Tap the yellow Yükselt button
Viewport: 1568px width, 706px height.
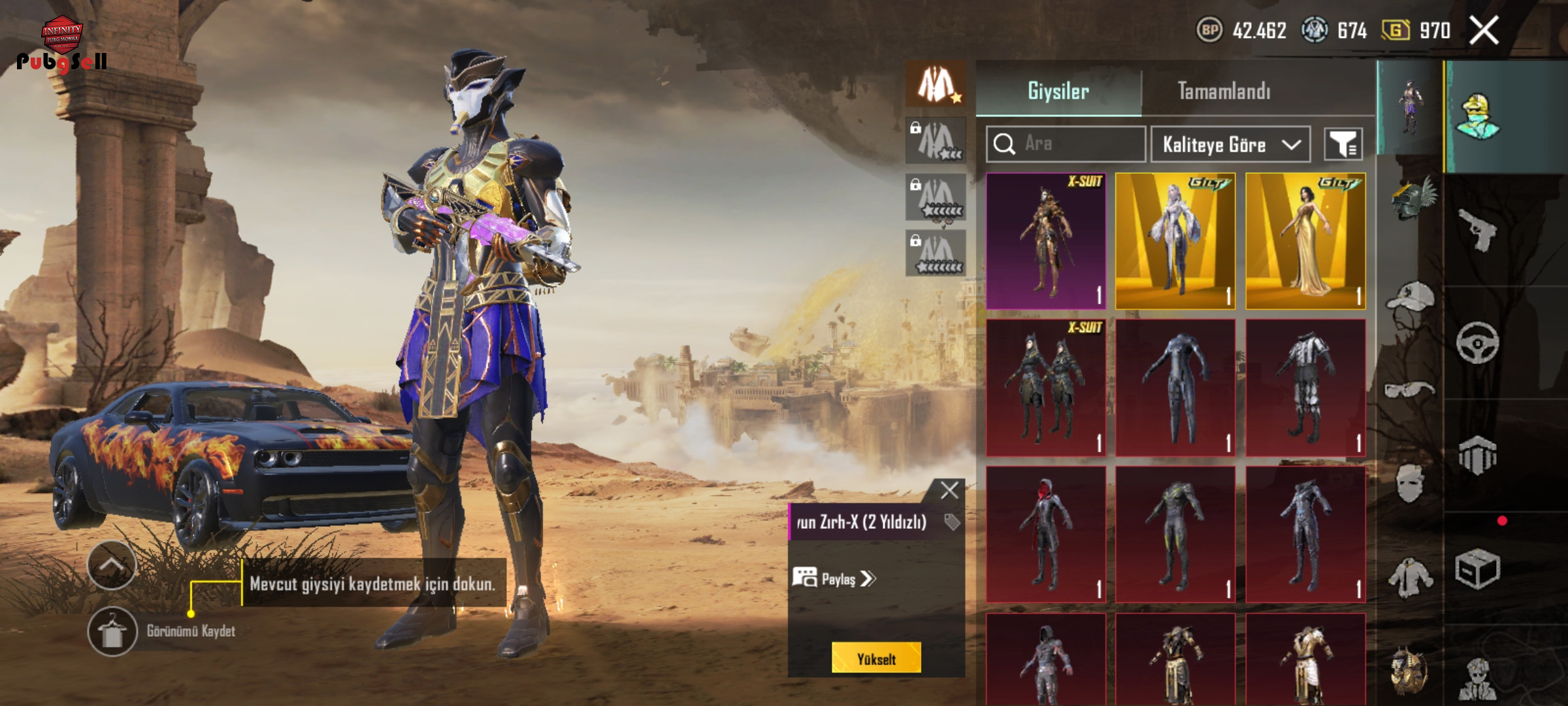[876, 658]
